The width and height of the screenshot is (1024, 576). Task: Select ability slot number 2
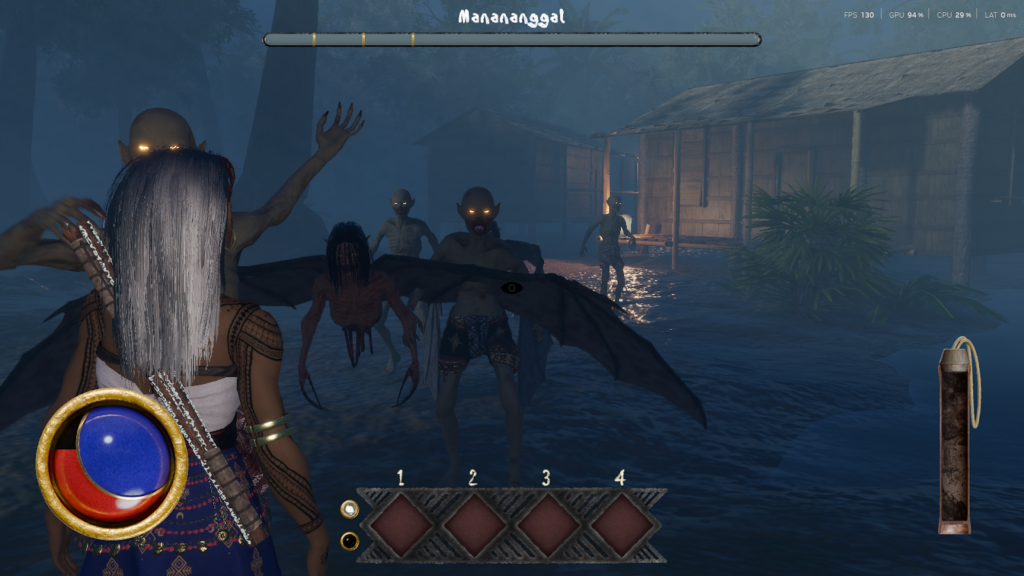point(474,525)
